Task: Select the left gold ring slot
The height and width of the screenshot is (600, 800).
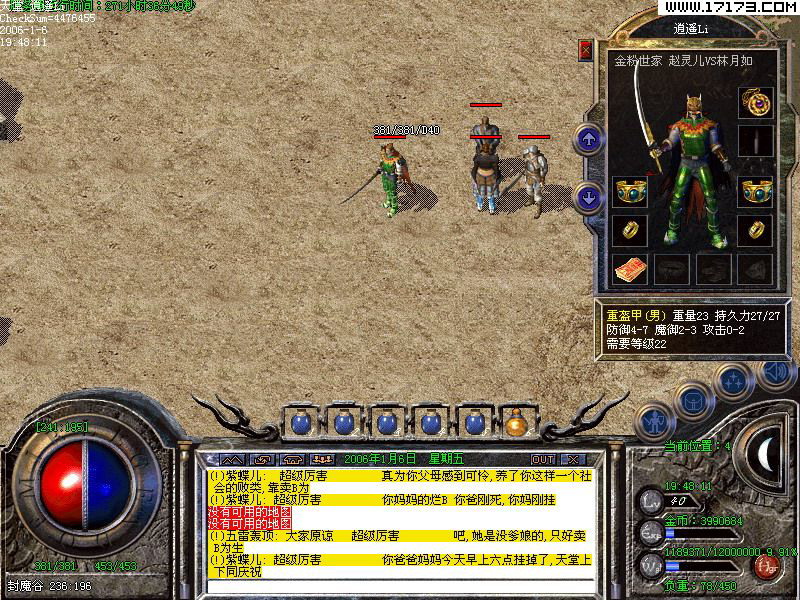Action: [x=628, y=230]
